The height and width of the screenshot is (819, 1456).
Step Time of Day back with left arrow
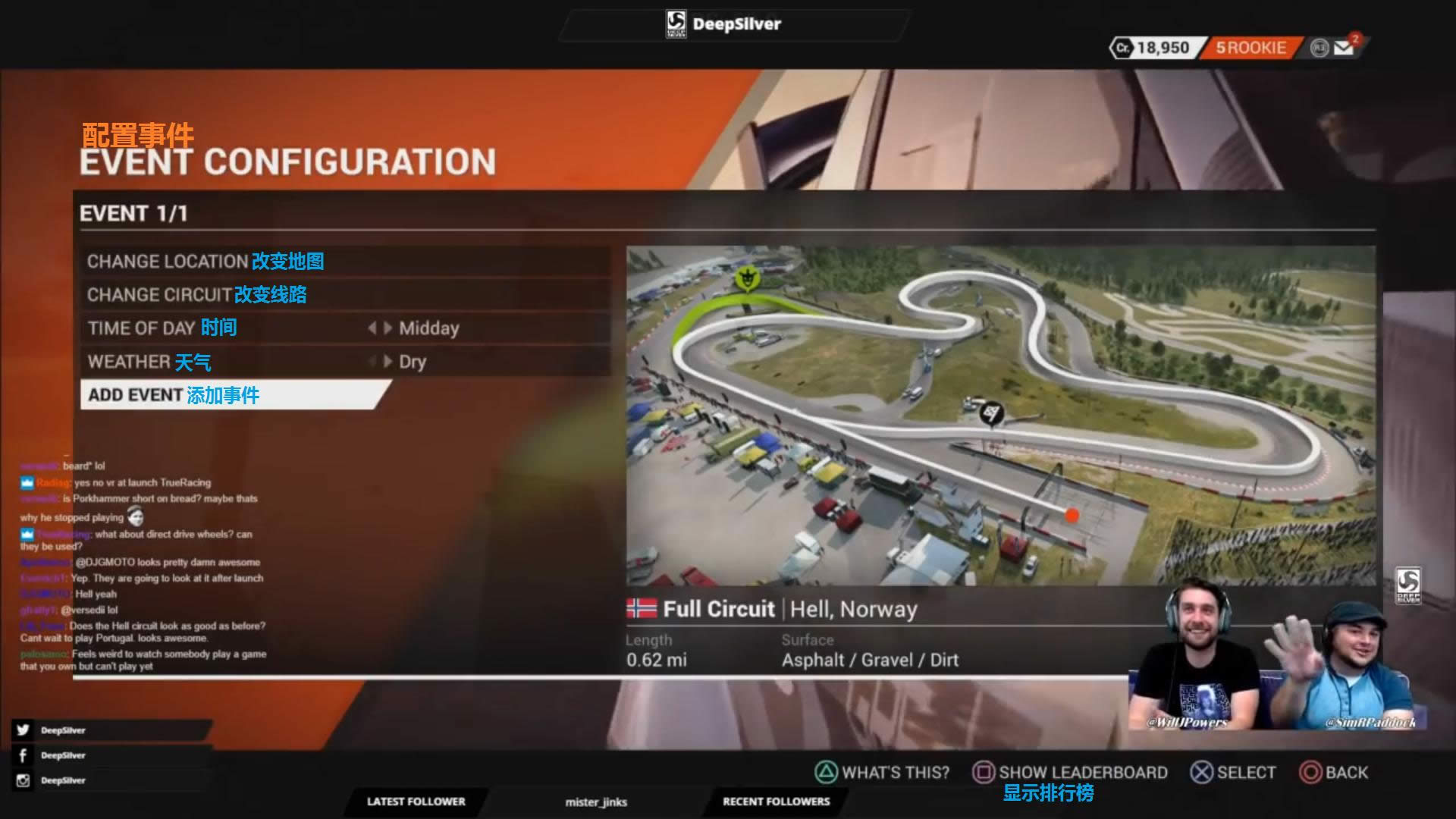click(x=372, y=328)
